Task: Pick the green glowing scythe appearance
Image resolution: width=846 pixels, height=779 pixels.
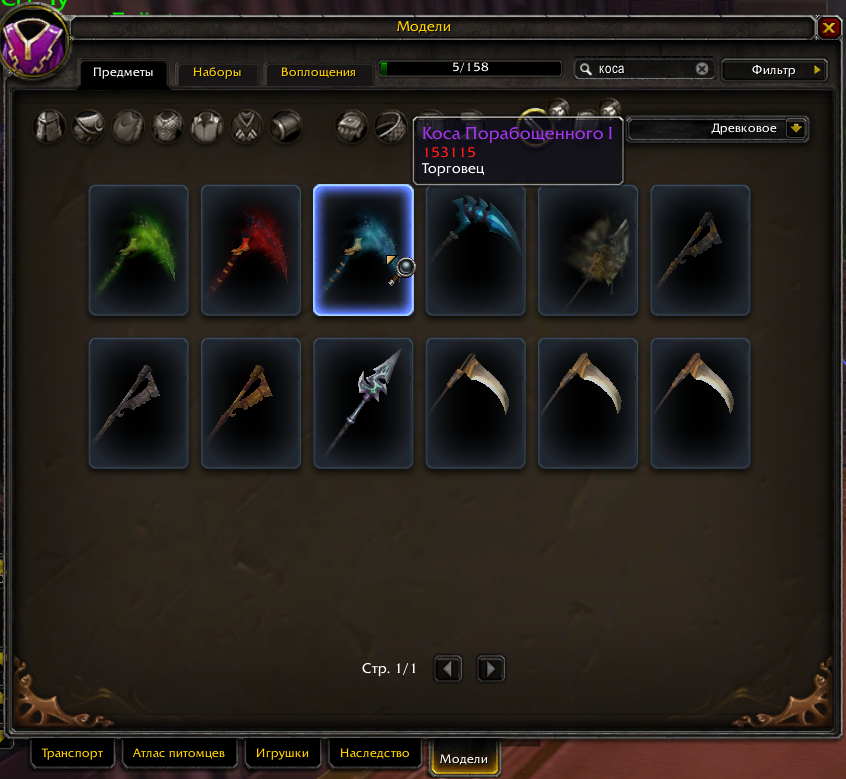Action: point(139,250)
